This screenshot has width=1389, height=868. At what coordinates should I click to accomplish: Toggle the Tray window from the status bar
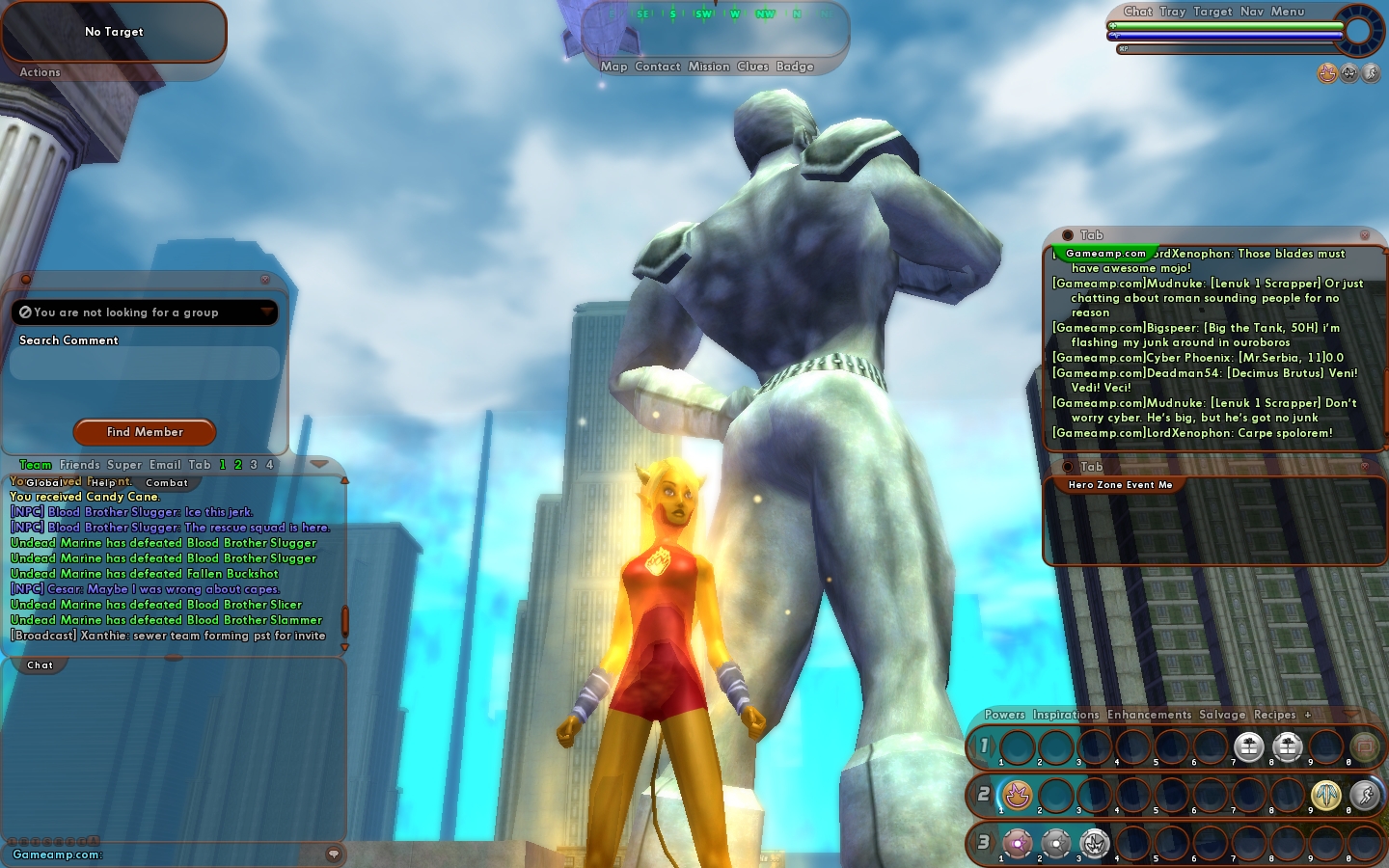coord(1173,12)
